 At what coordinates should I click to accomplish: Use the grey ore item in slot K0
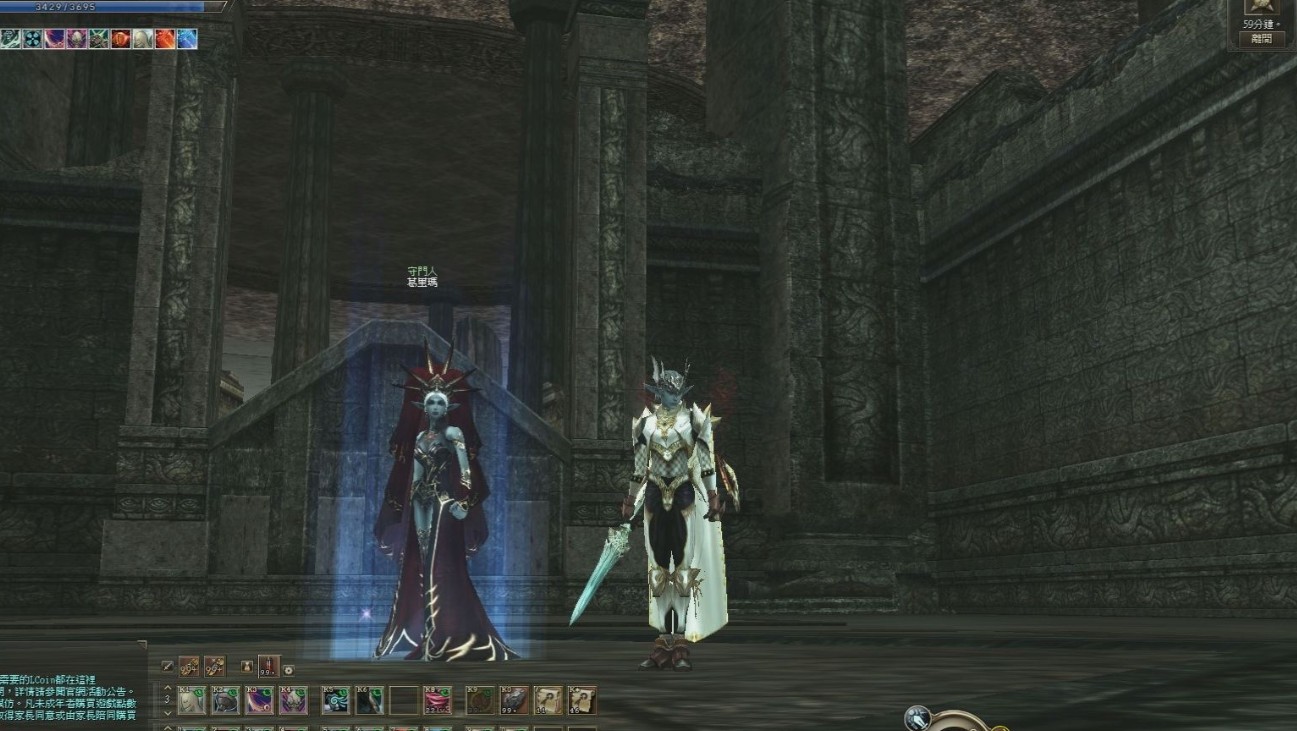[x=514, y=700]
